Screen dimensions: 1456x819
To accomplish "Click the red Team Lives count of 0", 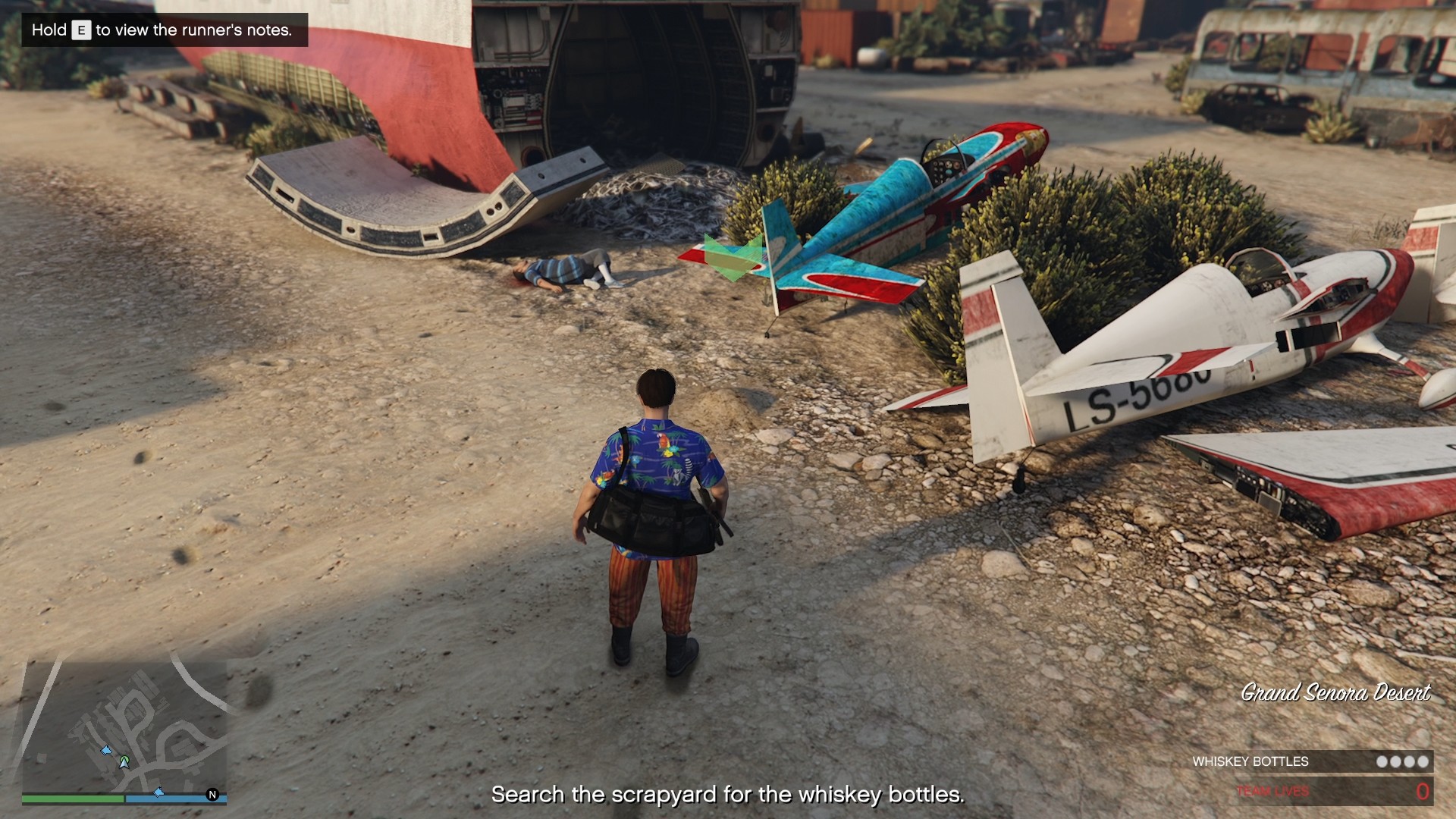I will [x=1423, y=791].
